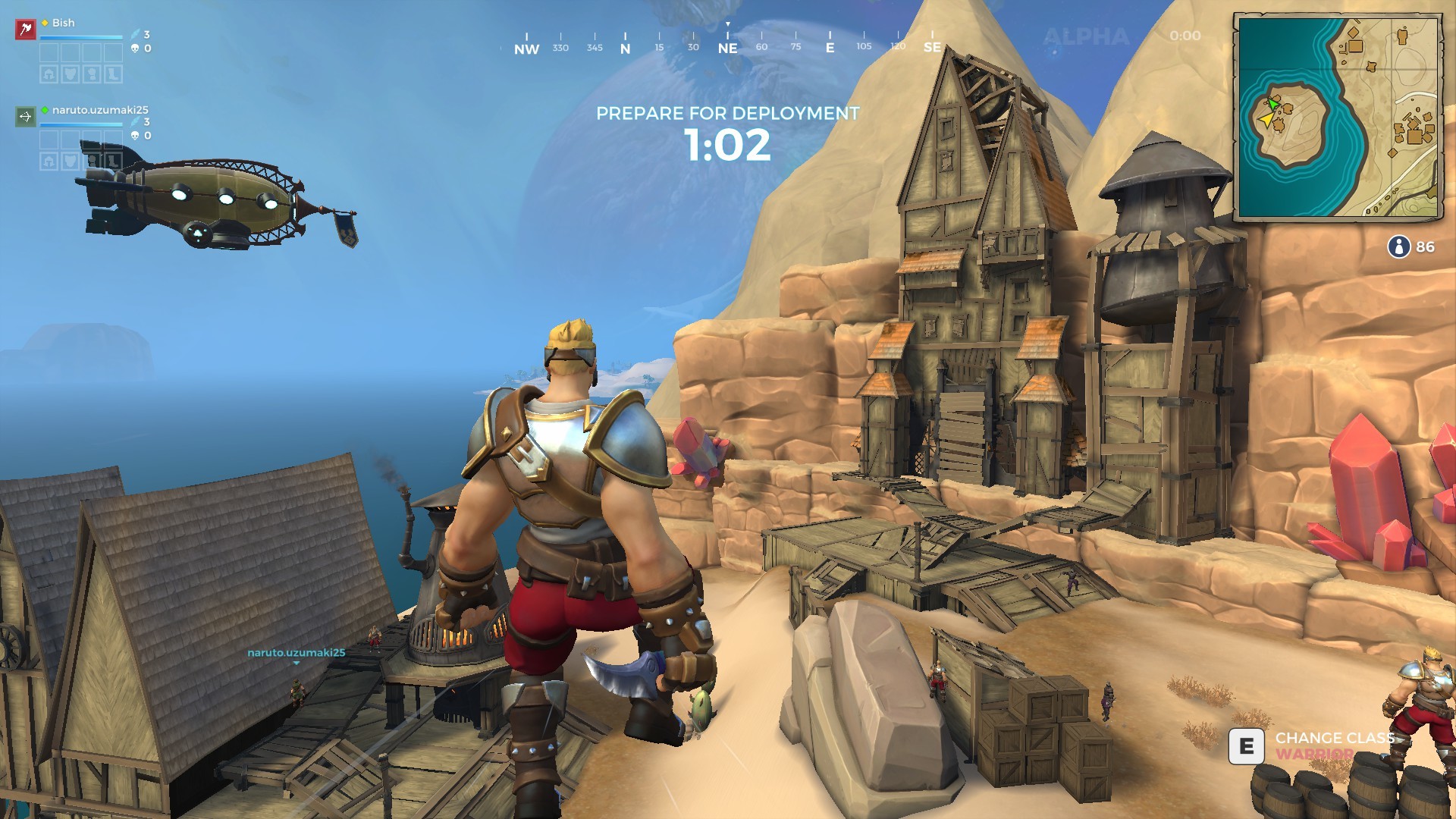The height and width of the screenshot is (819, 1456).
Task: Click the yellow diamond status indicator beside Bish
Action: [x=45, y=23]
